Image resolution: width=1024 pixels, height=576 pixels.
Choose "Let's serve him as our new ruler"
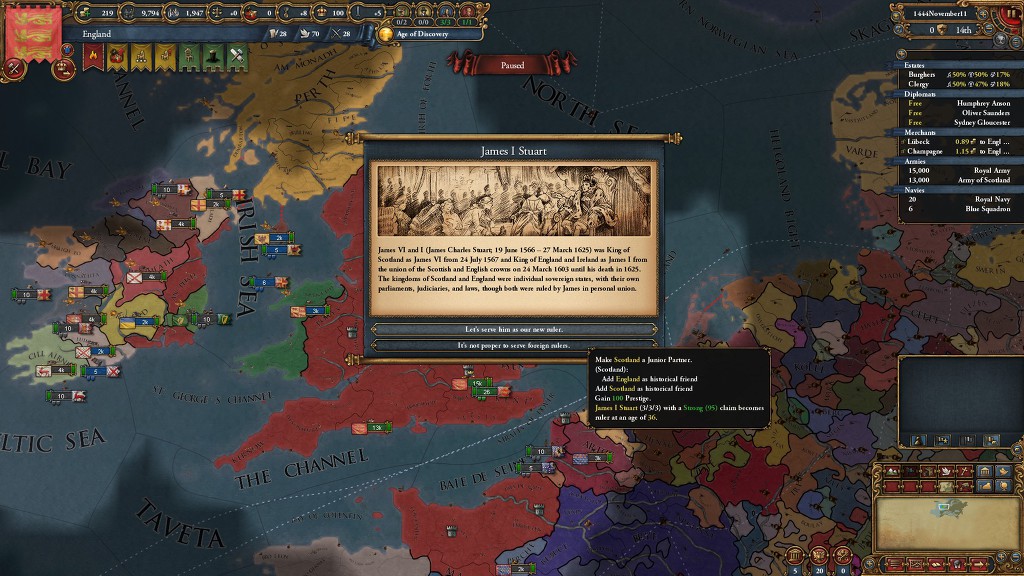click(x=514, y=329)
